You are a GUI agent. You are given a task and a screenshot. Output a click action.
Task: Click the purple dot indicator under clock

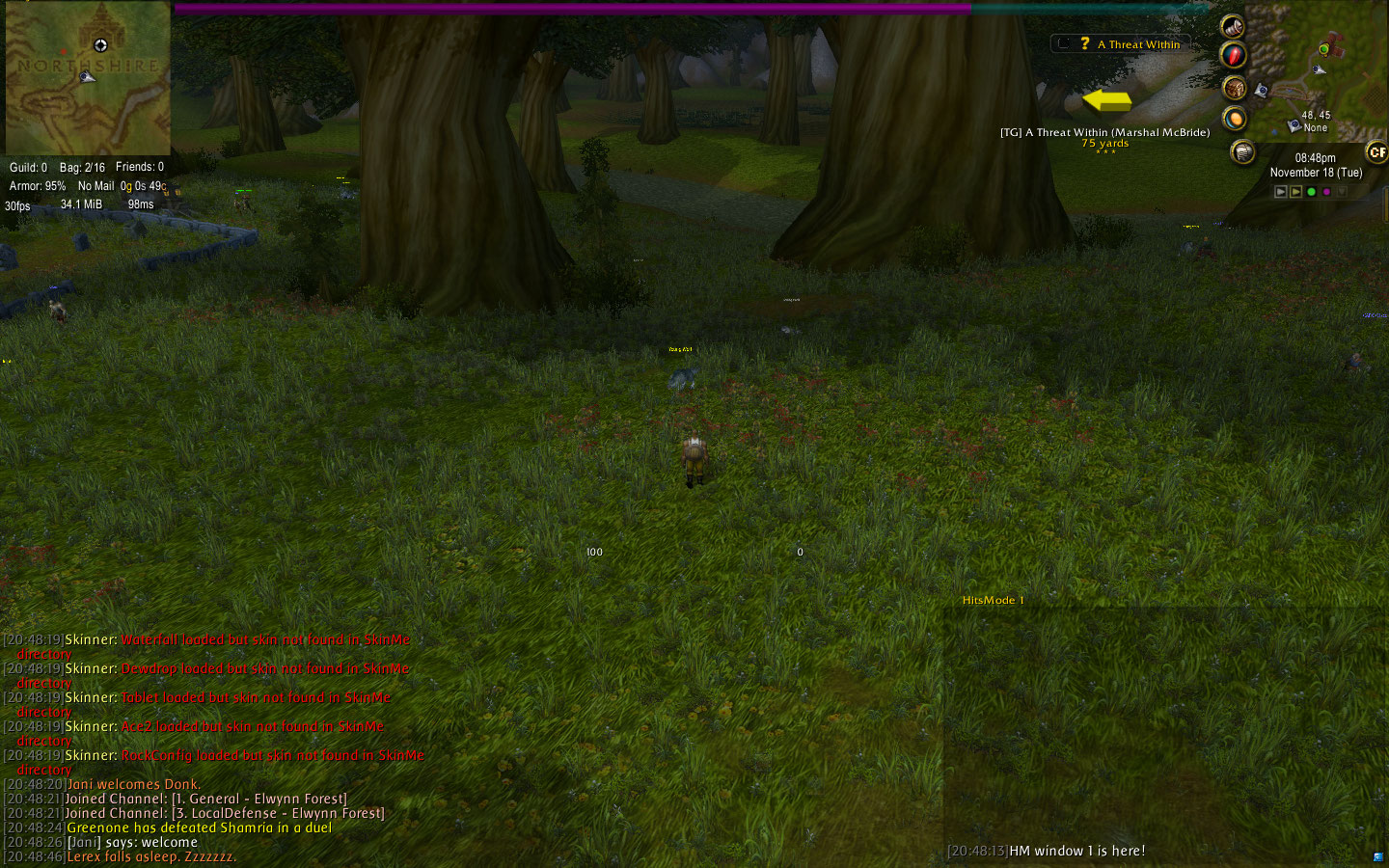[1326, 192]
